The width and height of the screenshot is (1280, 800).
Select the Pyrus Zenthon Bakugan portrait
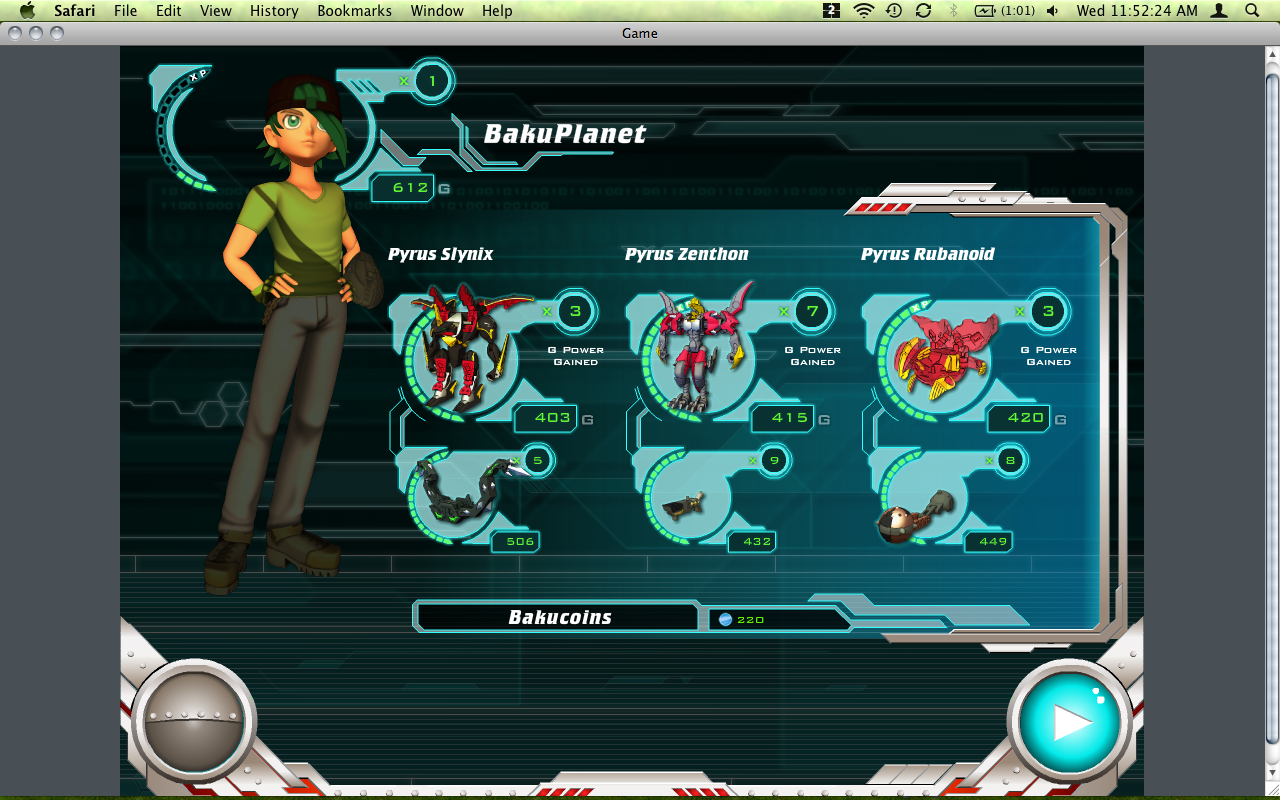click(699, 349)
